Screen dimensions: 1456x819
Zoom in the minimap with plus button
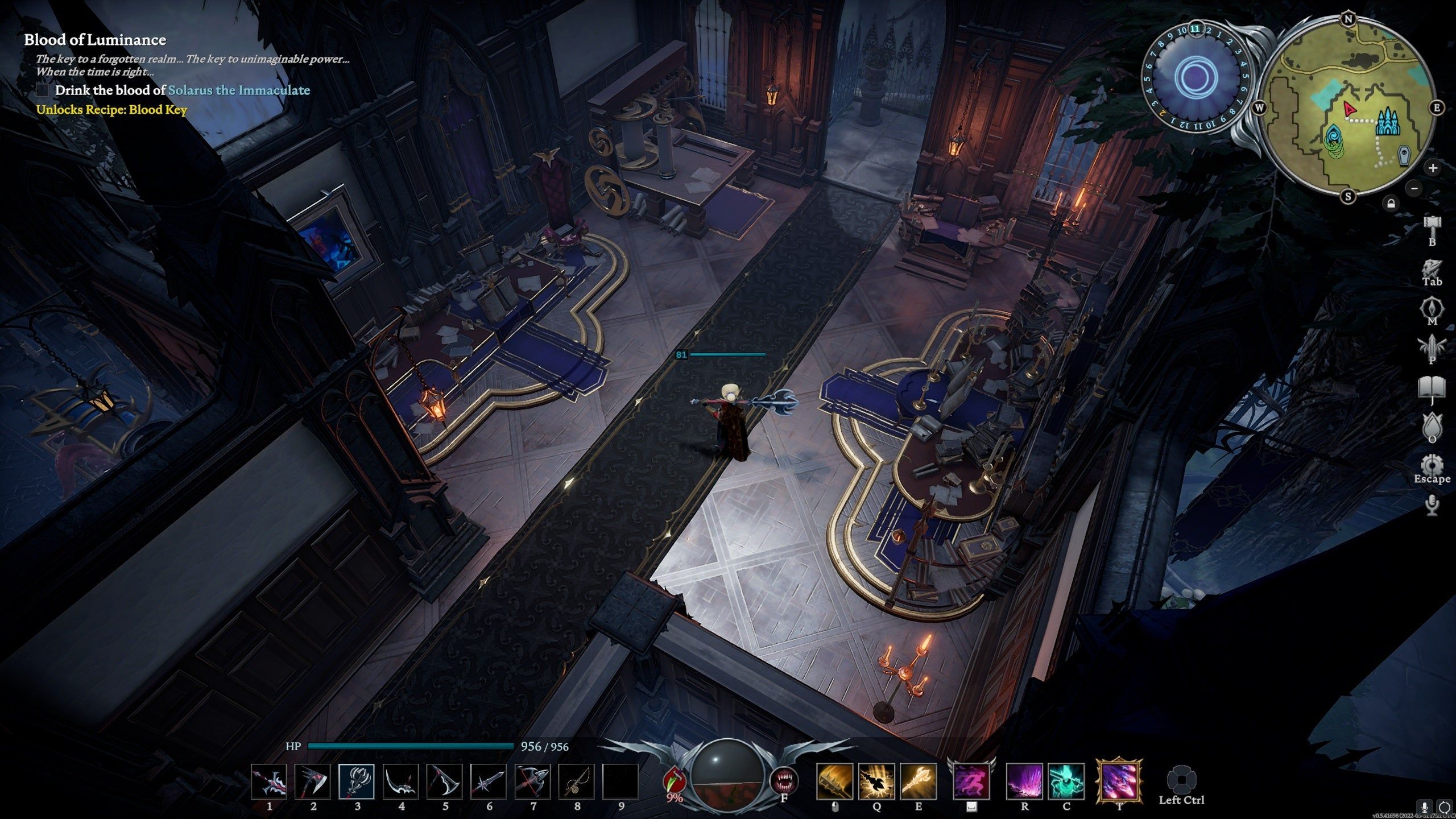pos(1433,168)
